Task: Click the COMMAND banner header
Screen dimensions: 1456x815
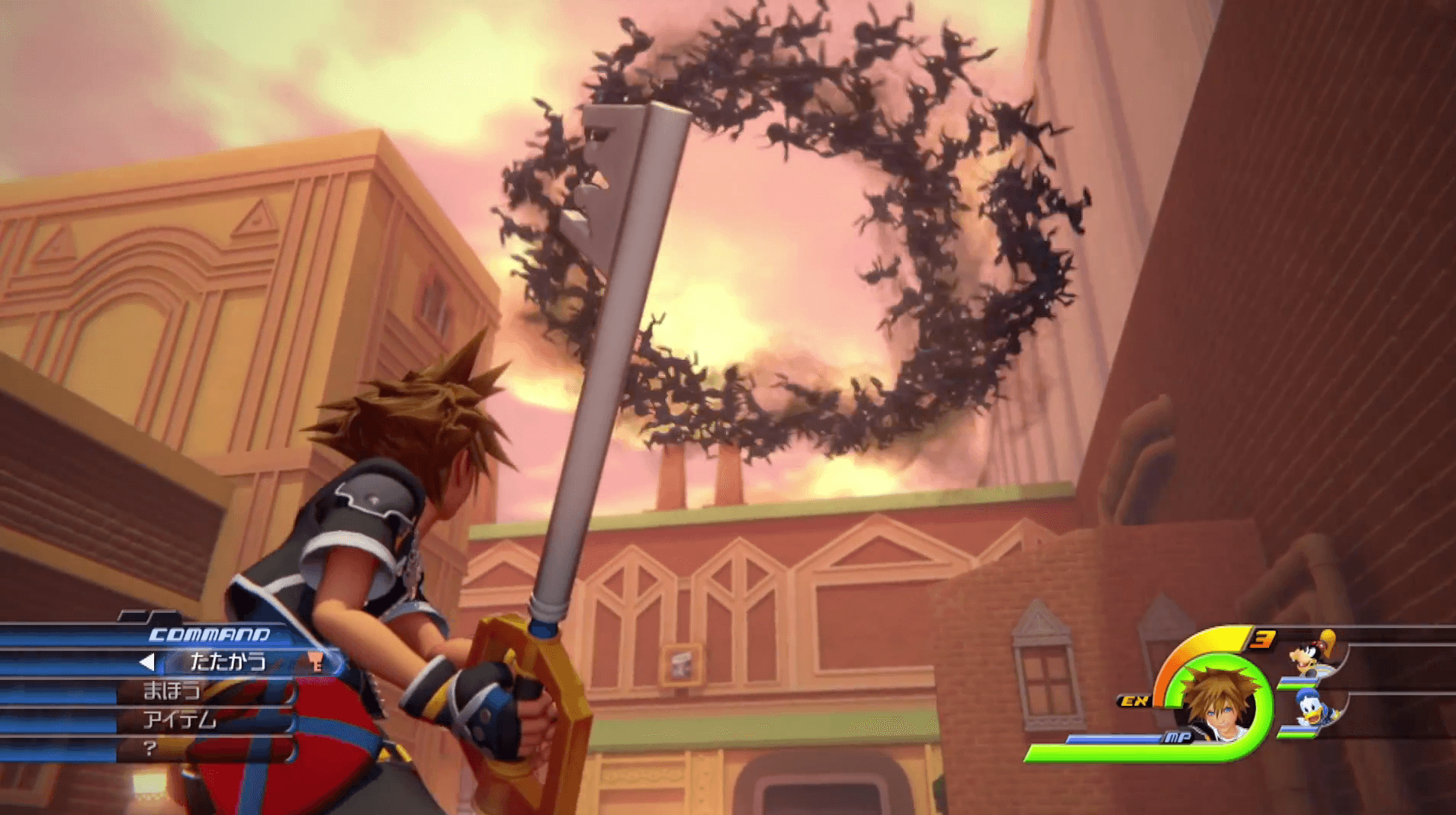Action: [210, 634]
